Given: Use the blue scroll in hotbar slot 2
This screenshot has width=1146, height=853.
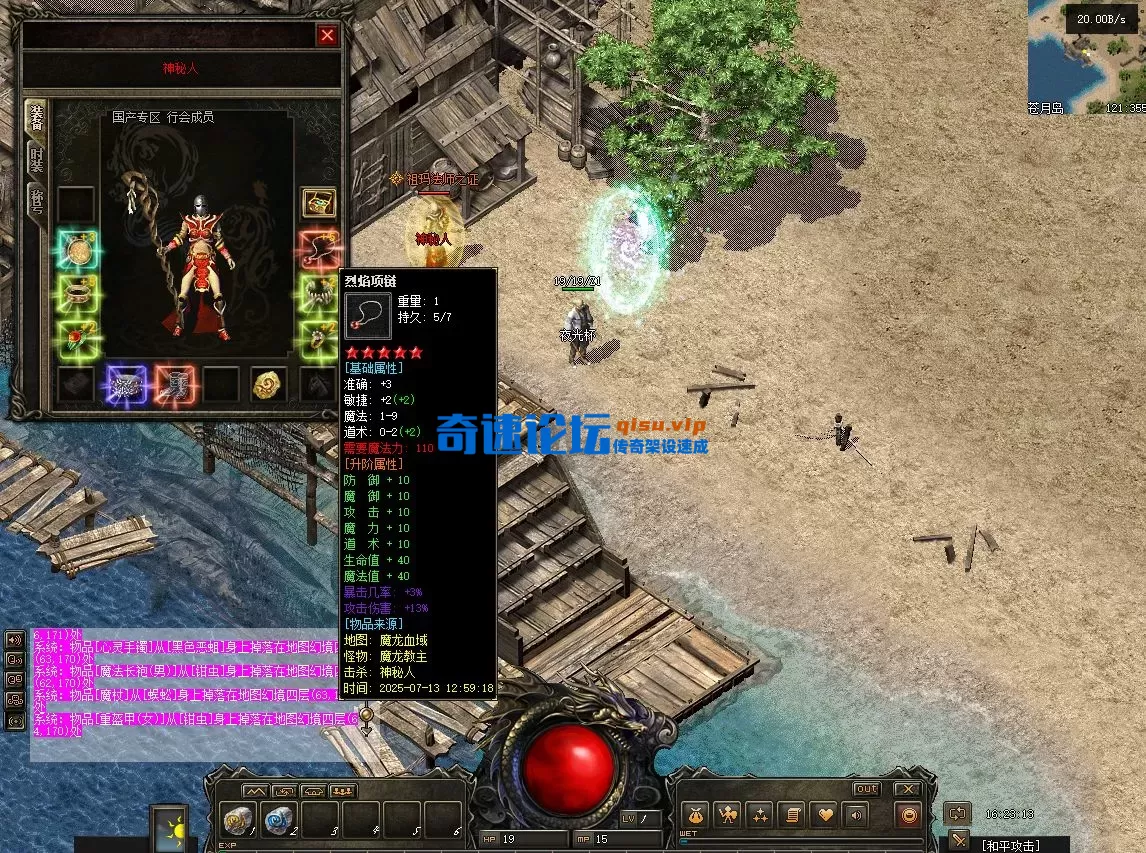Looking at the screenshot, I should coord(280,818).
